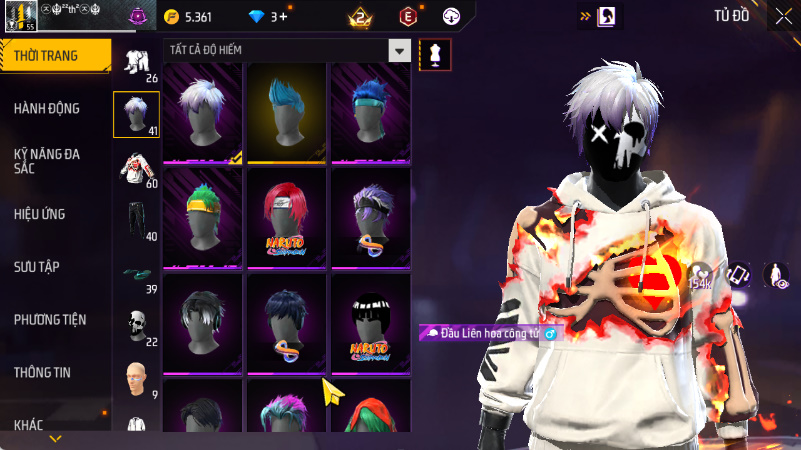This screenshot has height=450, width=801.
Task: Click the mannequin icon beside the rarity filter
Action: [434, 55]
